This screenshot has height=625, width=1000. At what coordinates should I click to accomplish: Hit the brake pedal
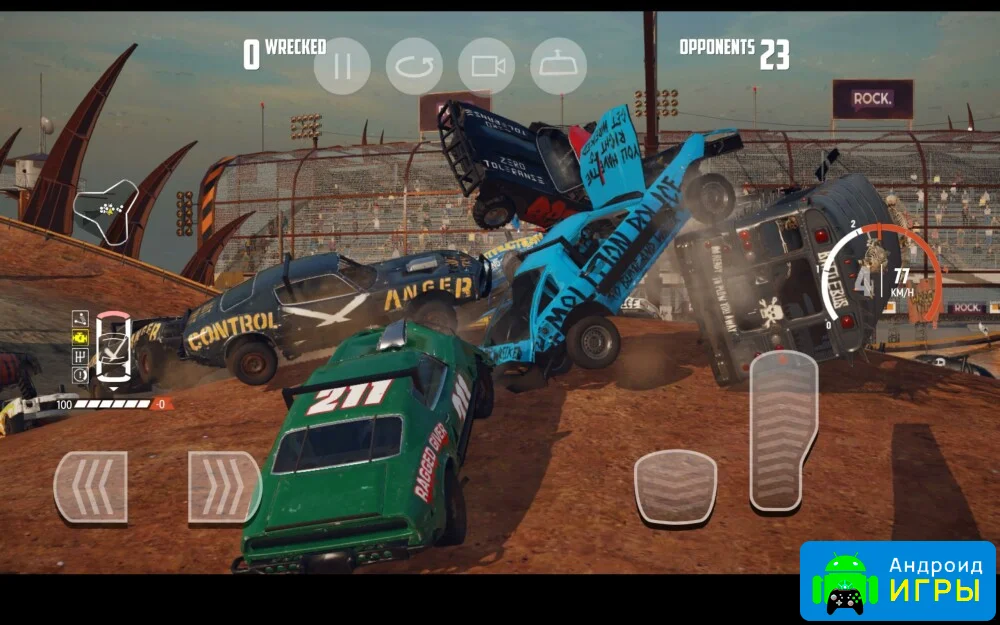coord(675,487)
